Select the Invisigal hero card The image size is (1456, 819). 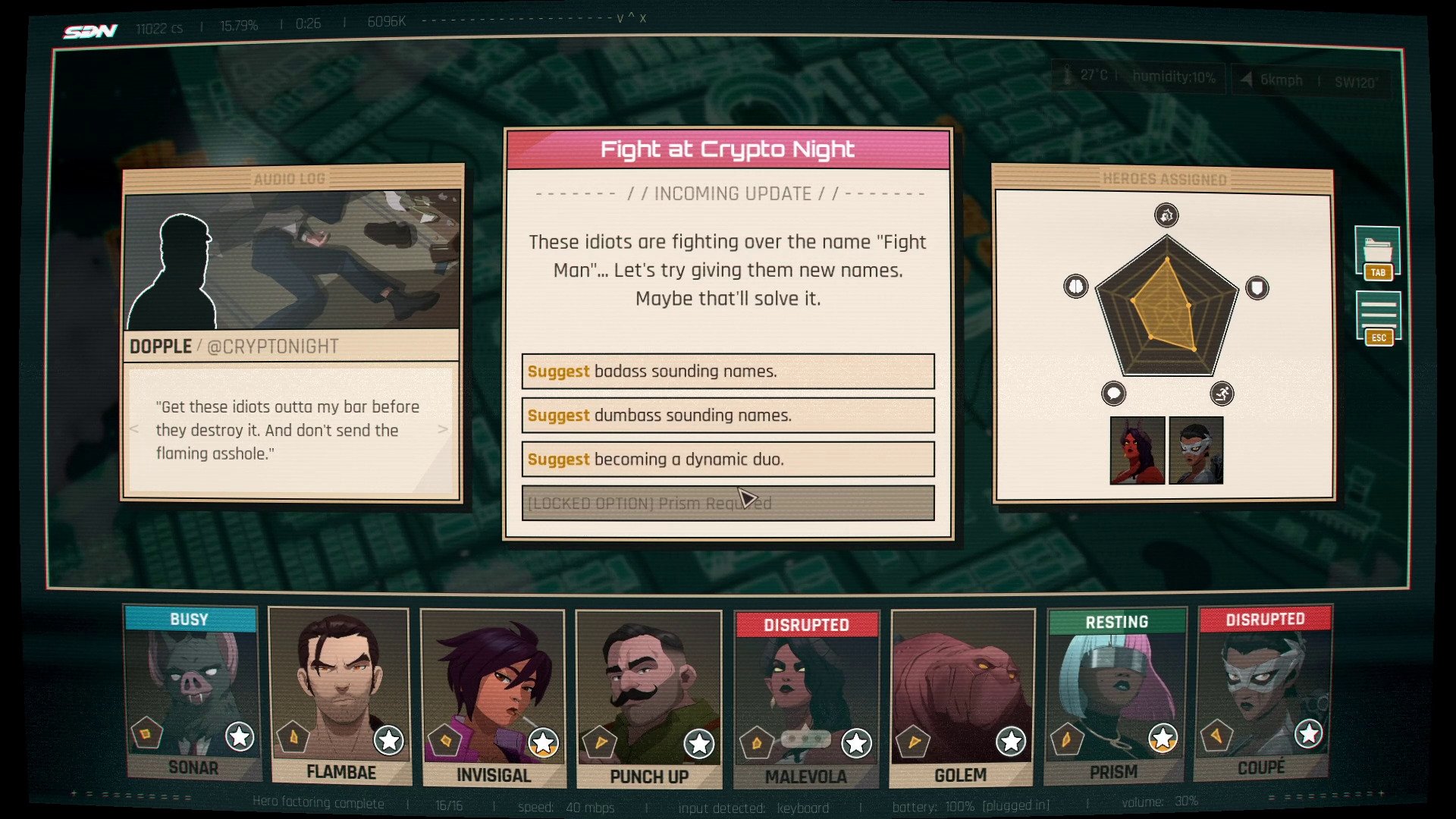tap(493, 698)
